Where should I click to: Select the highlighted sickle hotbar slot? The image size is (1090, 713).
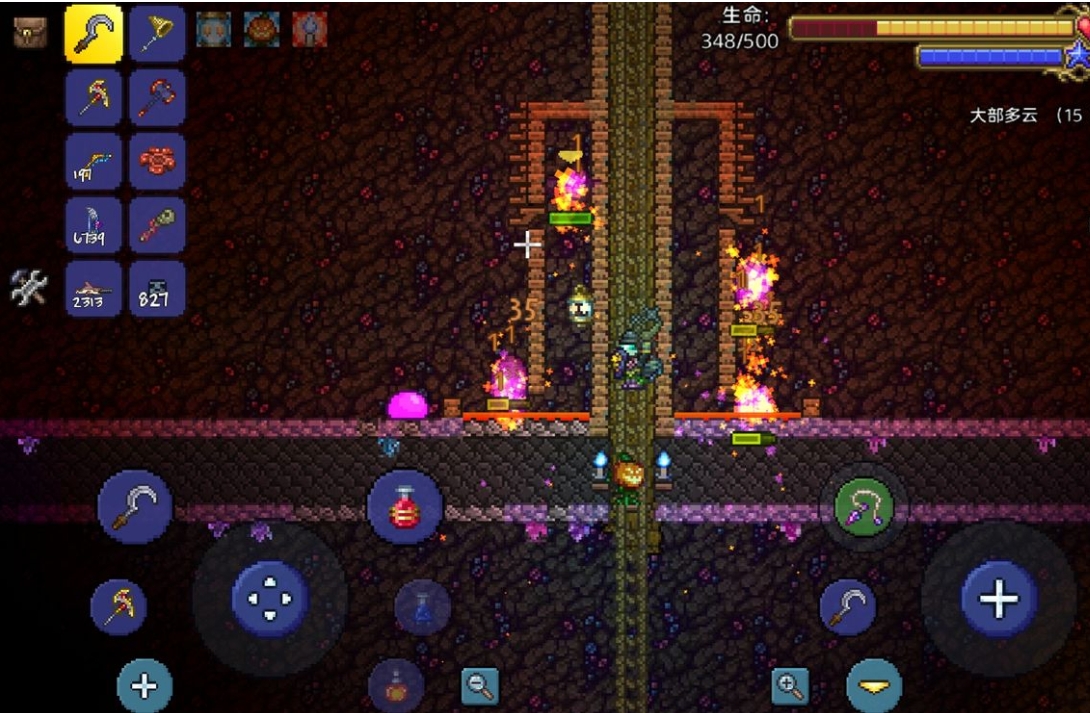coord(94,34)
